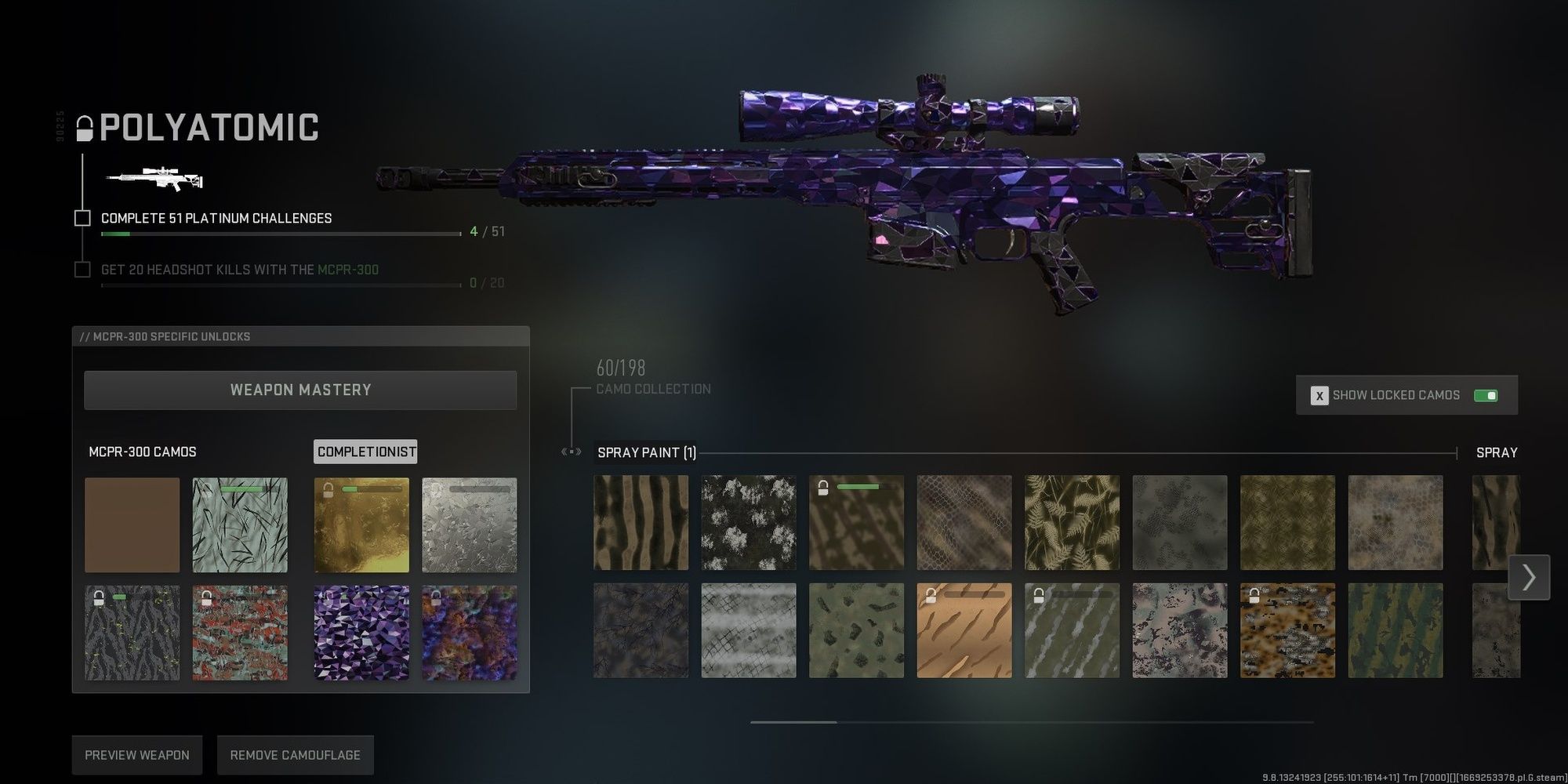Click the lock icon on the tan tiger-stripe spray

coord(932,594)
